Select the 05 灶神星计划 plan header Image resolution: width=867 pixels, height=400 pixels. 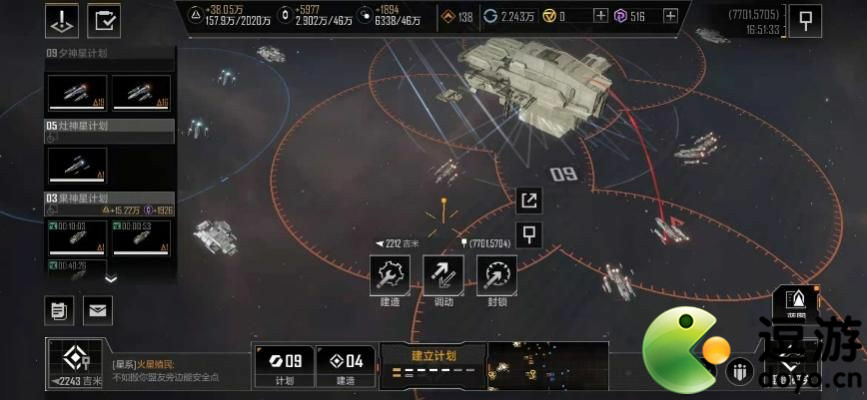(x=110, y=126)
